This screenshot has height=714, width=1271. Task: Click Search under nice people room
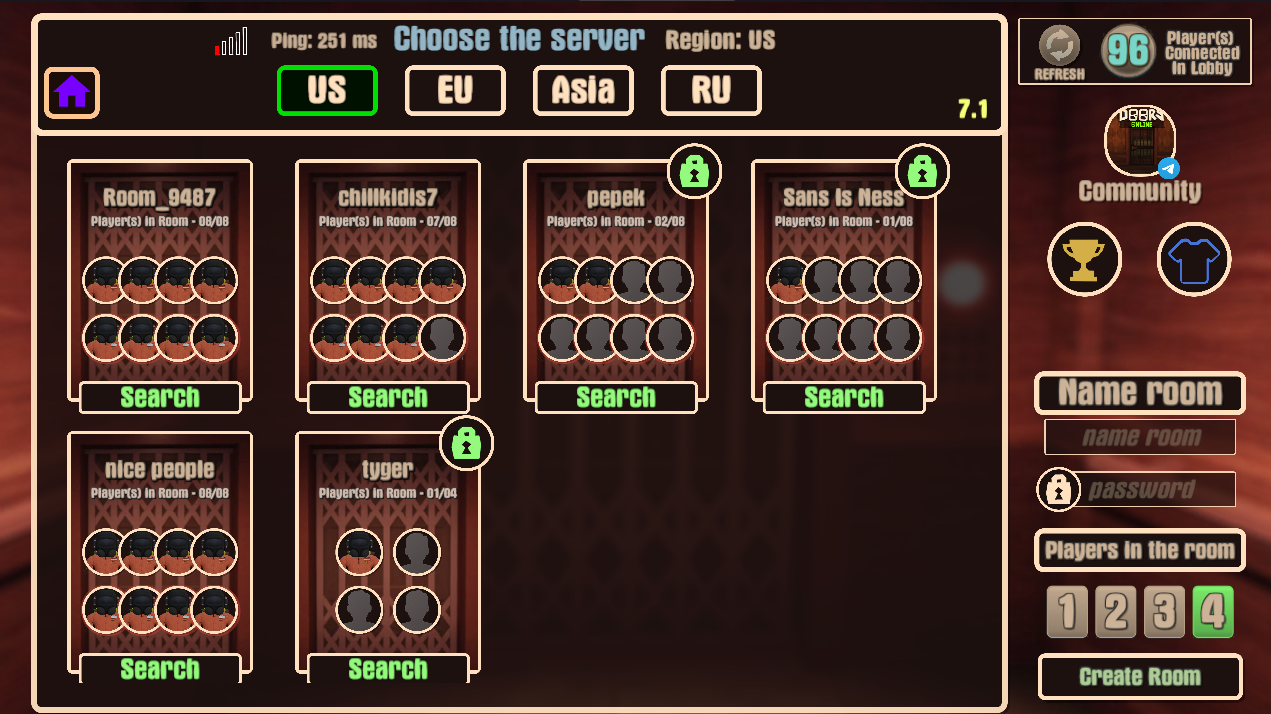pyautogui.click(x=160, y=668)
